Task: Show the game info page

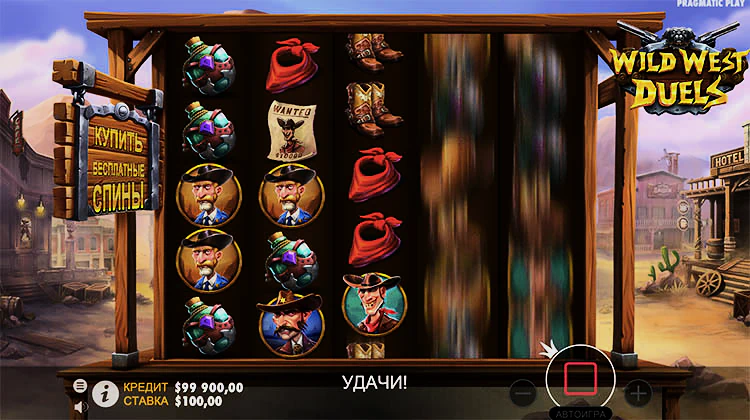Action: (x=105, y=393)
